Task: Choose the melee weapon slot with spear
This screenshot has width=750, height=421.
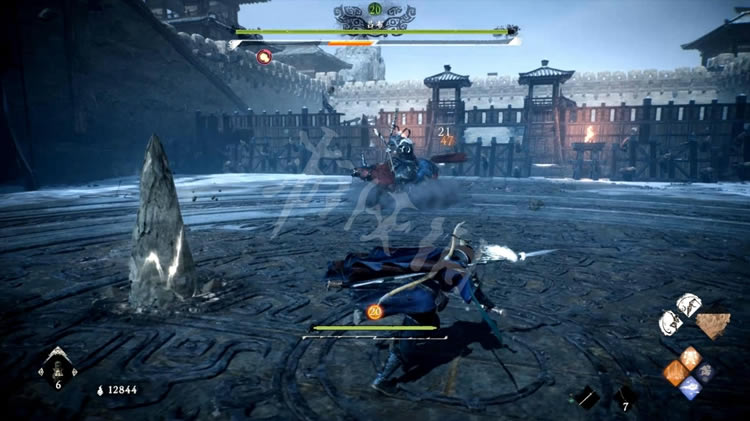Action: [x=587, y=397]
